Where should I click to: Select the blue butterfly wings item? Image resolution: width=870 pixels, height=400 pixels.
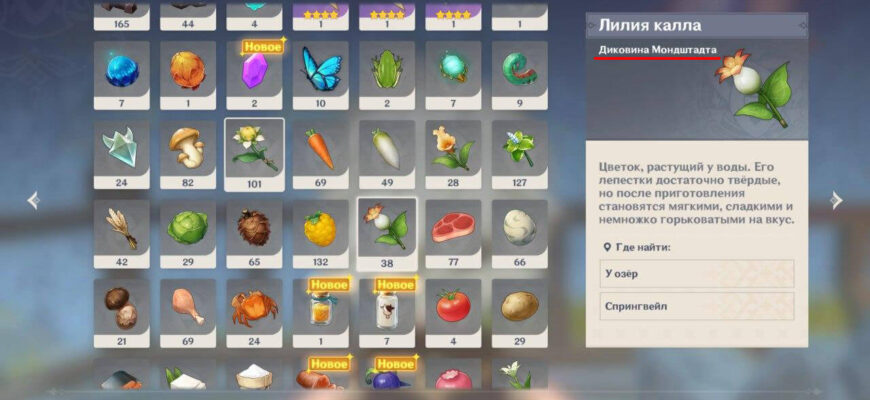click(320, 71)
